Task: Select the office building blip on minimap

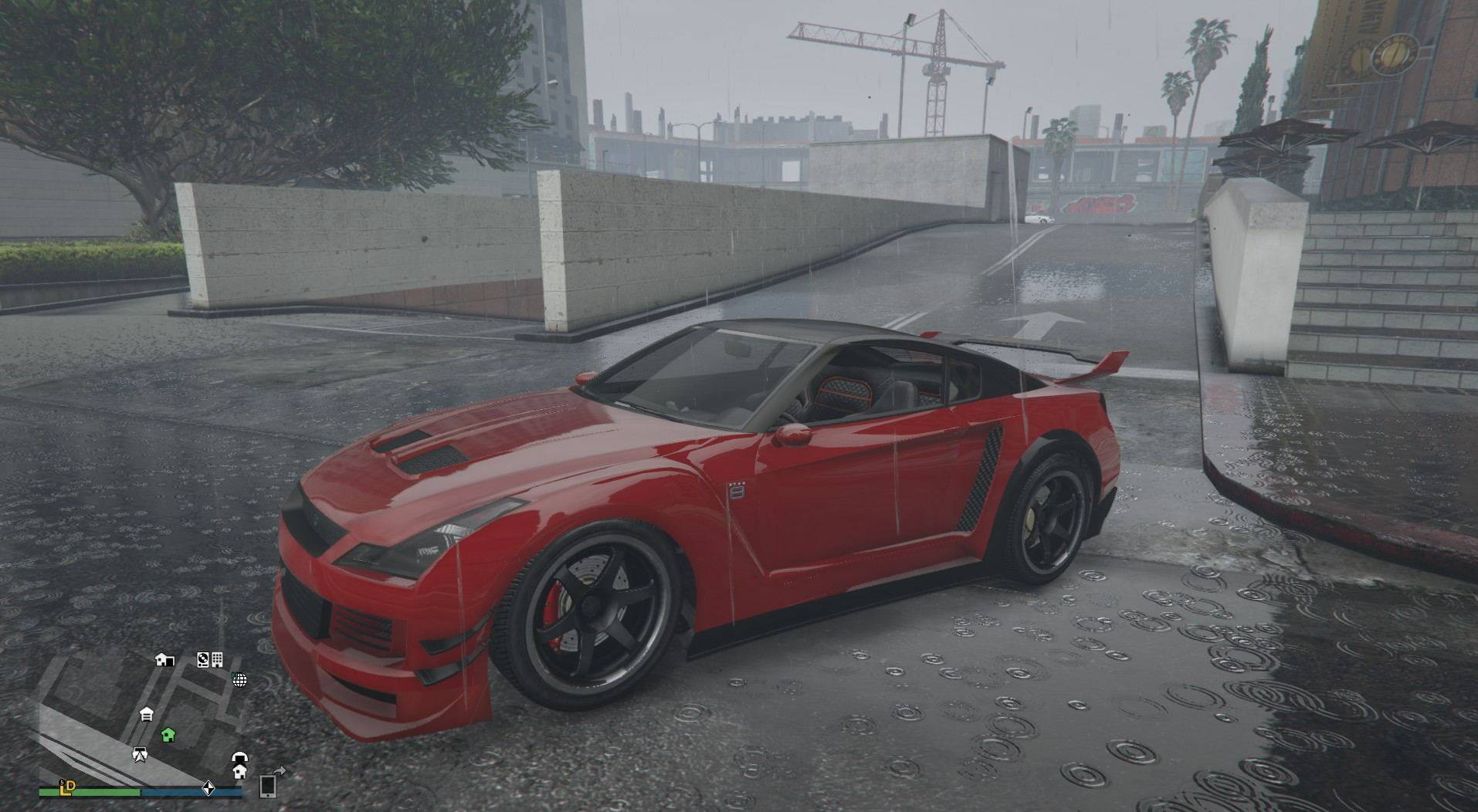Action: 218,659
